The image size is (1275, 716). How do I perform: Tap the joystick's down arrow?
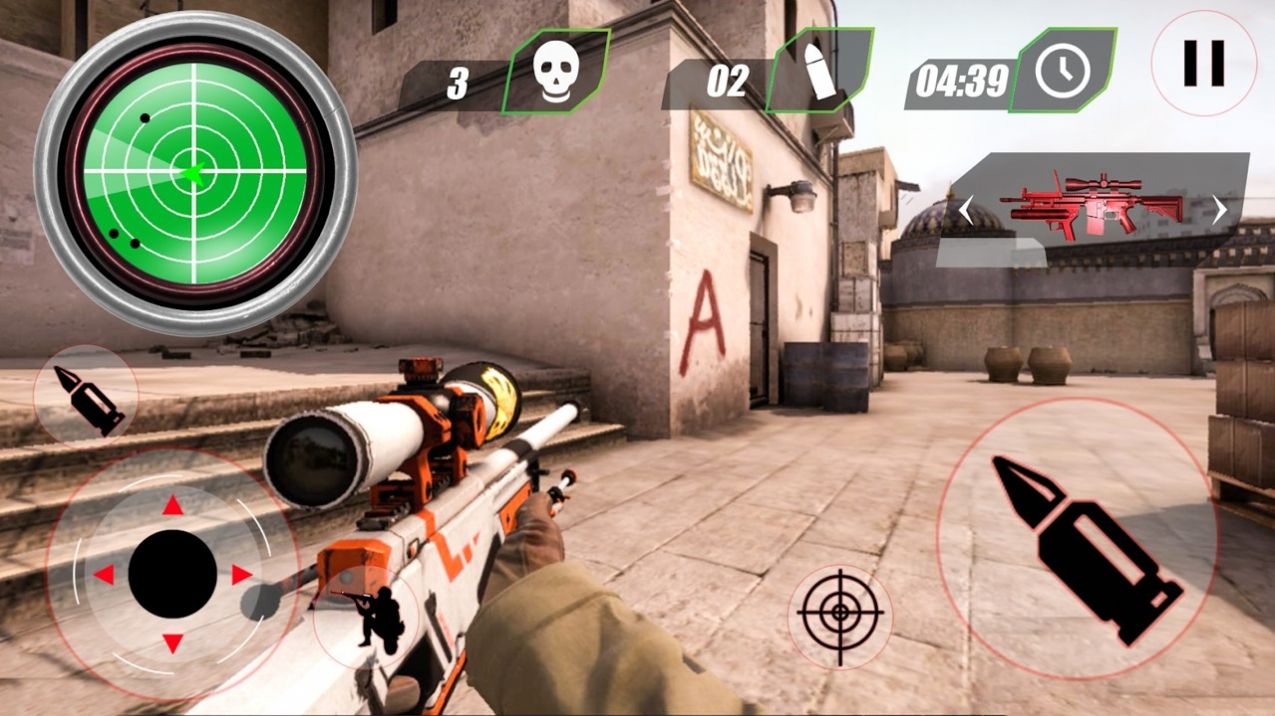click(x=173, y=642)
